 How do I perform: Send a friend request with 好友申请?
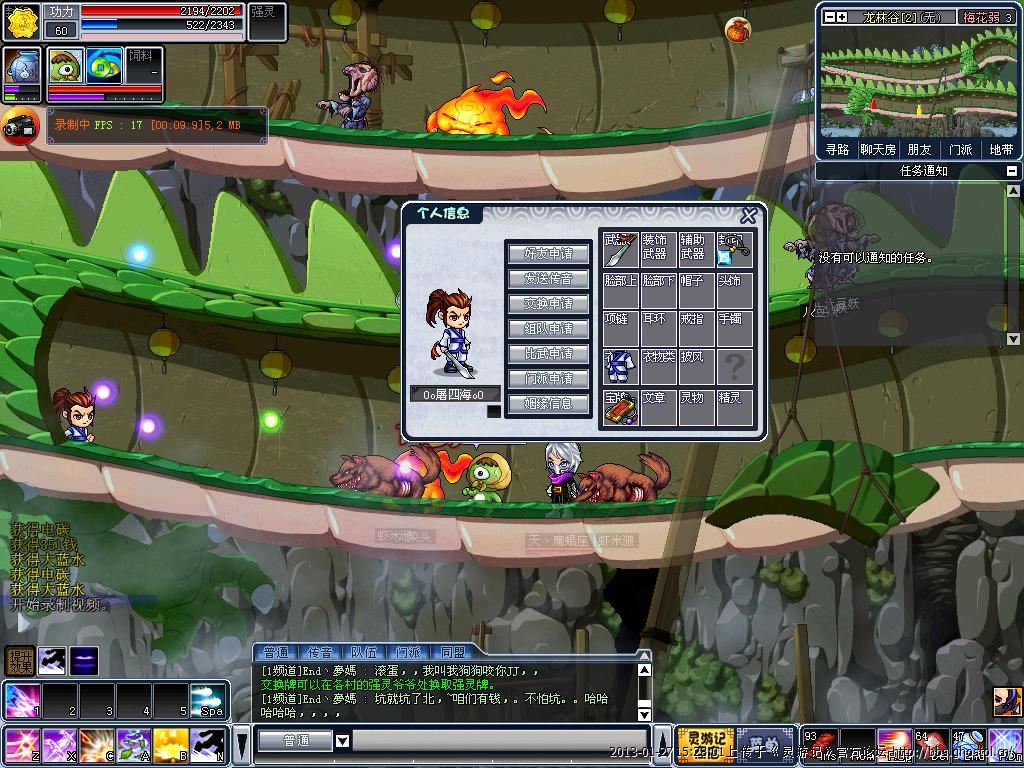[x=548, y=253]
